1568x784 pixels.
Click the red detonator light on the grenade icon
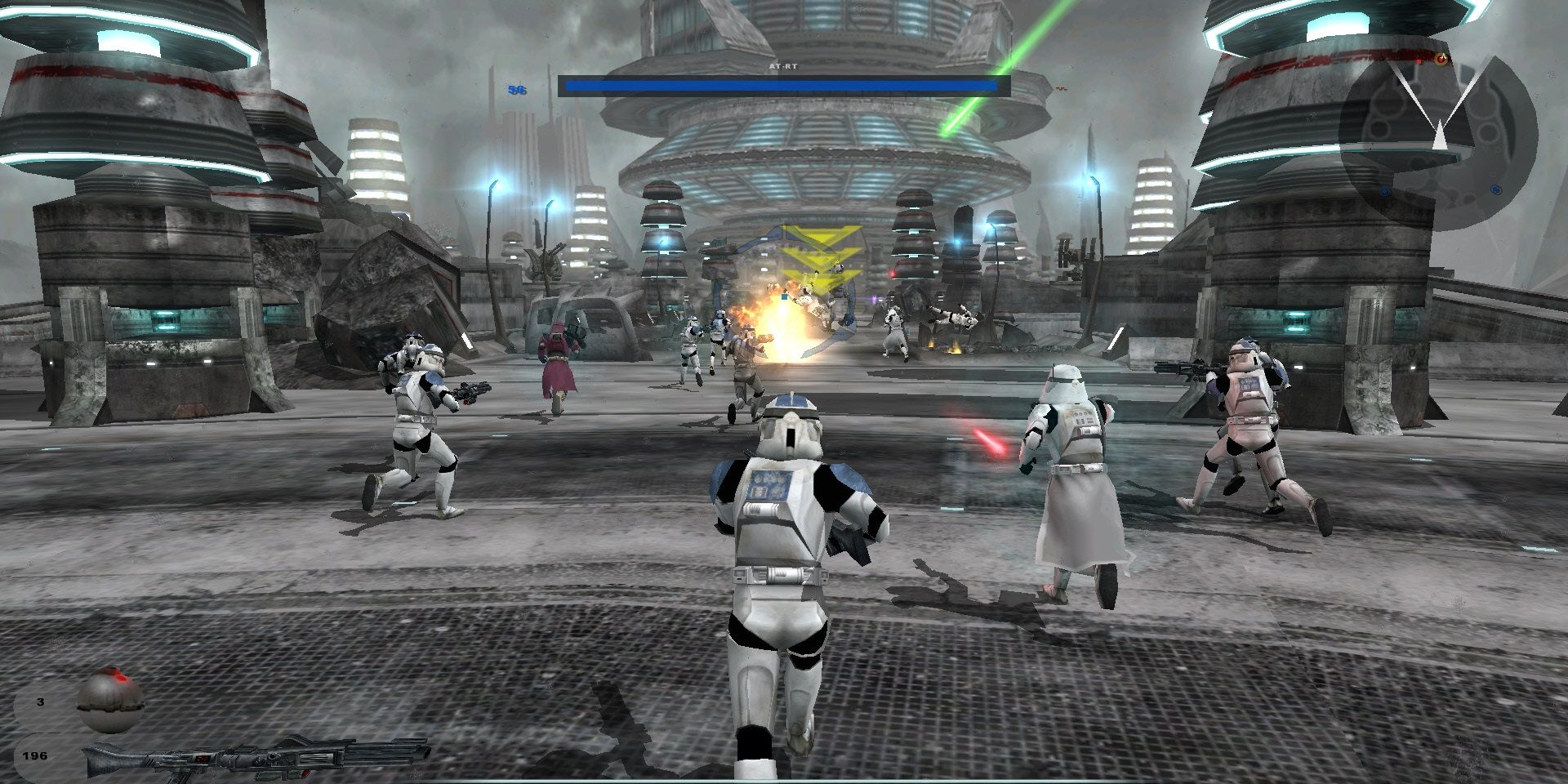[x=121, y=679]
